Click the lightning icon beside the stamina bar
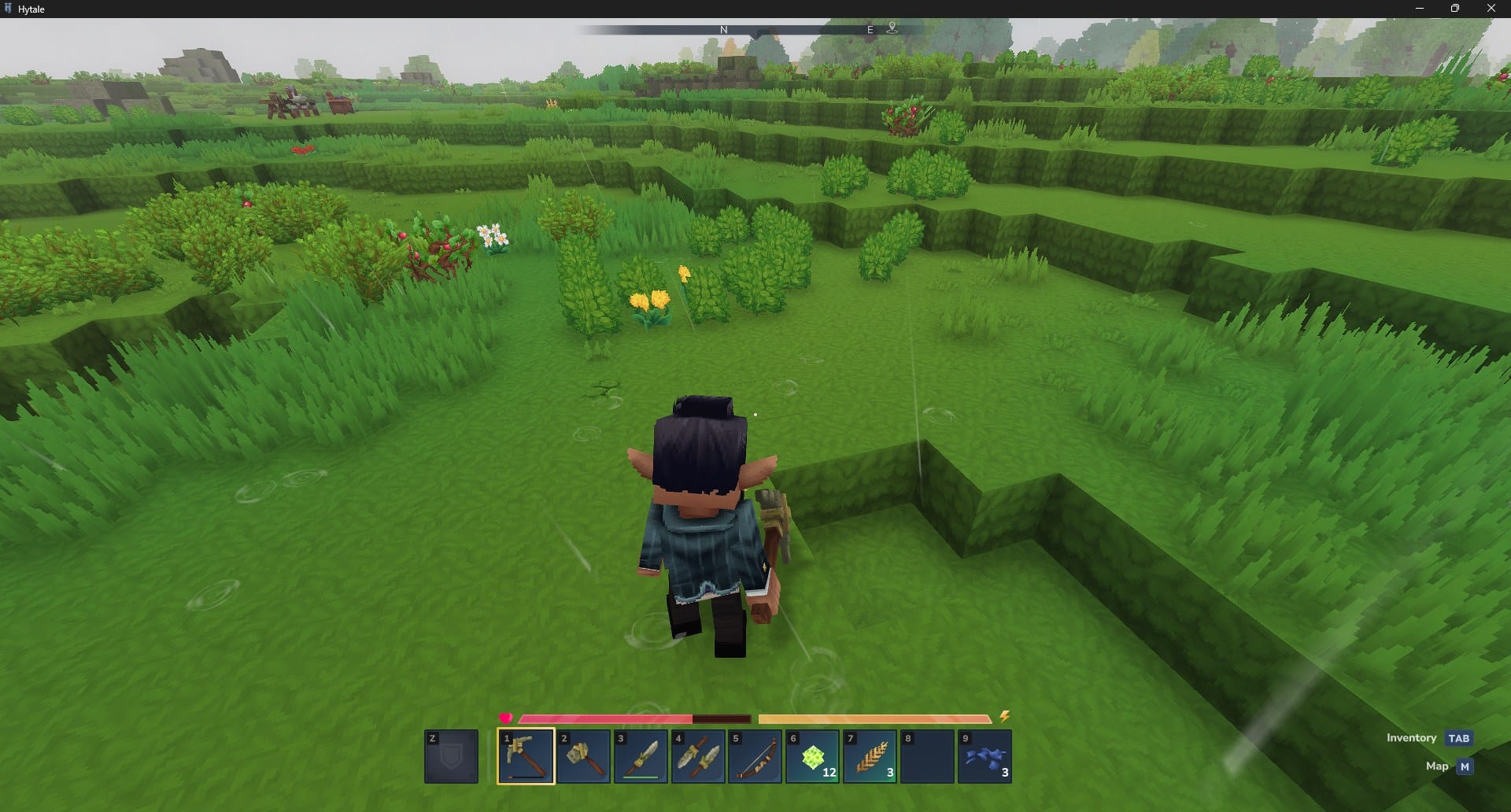1511x812 pixels. pyautogui.click(x=1005, y=717)
